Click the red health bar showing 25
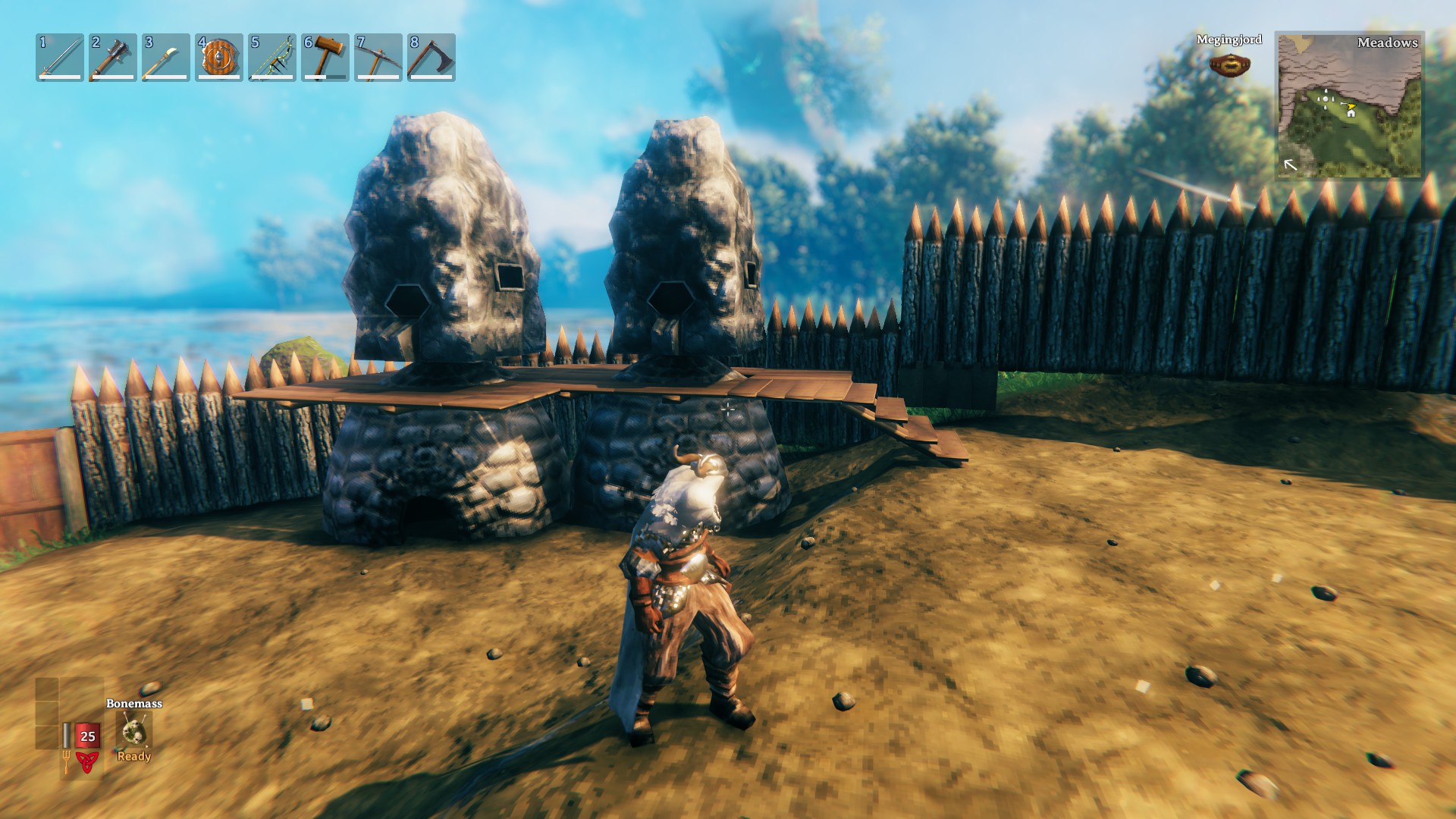 pyautogui.click(x=86, y=736)
